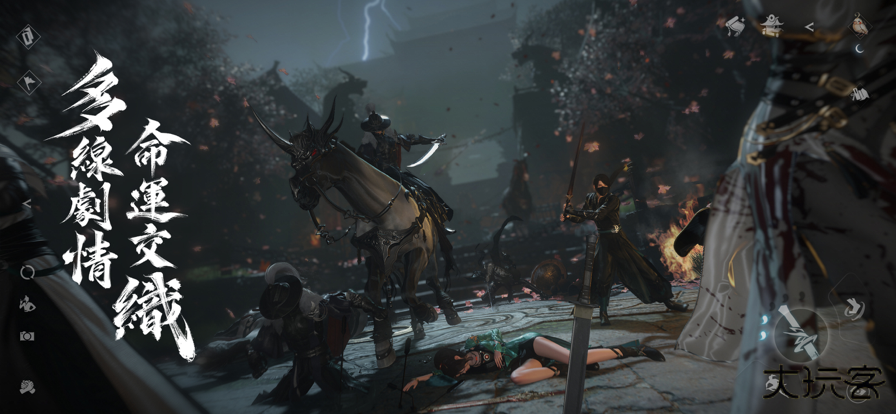Collapse the top-right icon row arrow
The image size is (896, 414).
point(809,26)
